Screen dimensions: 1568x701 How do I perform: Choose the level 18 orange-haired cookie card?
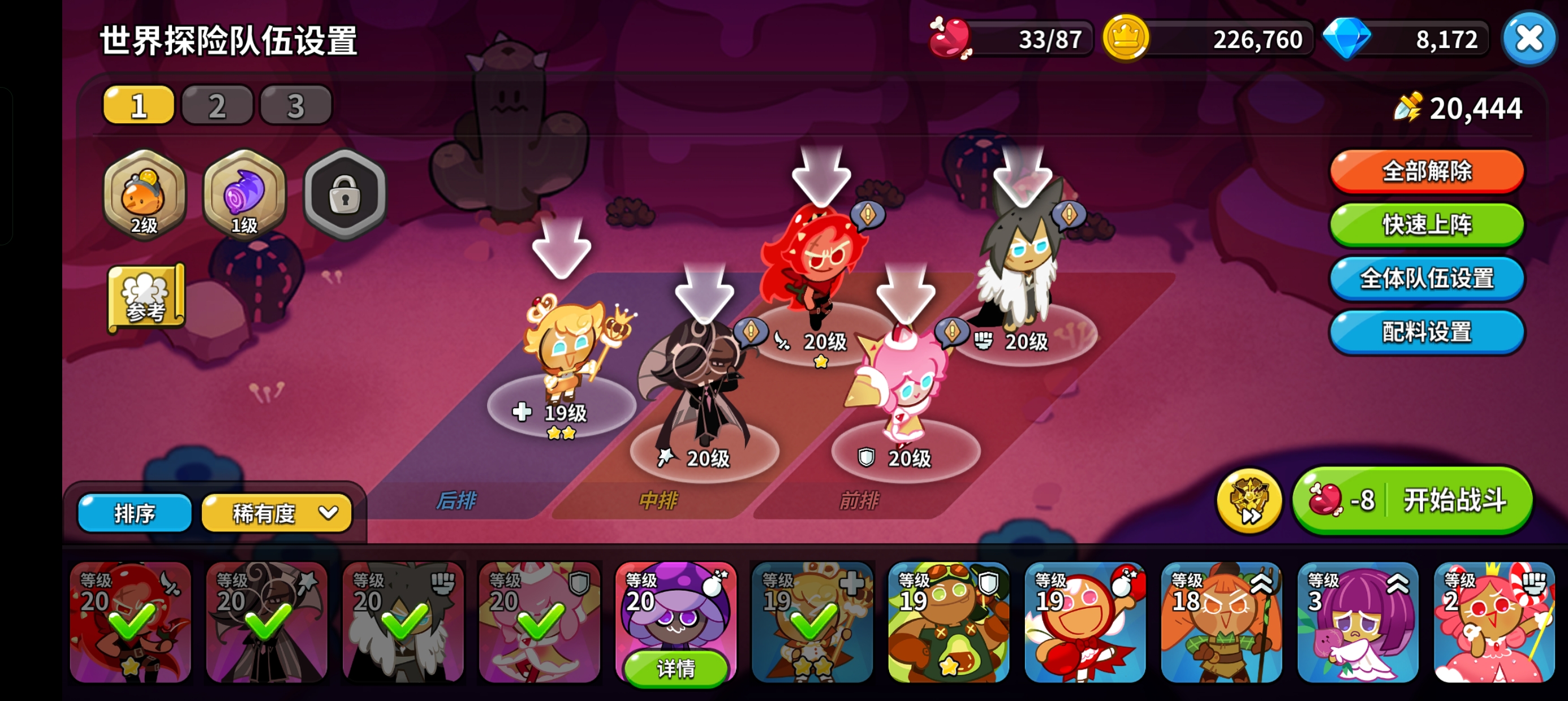pyautogui.click(x=1221, y=622)
